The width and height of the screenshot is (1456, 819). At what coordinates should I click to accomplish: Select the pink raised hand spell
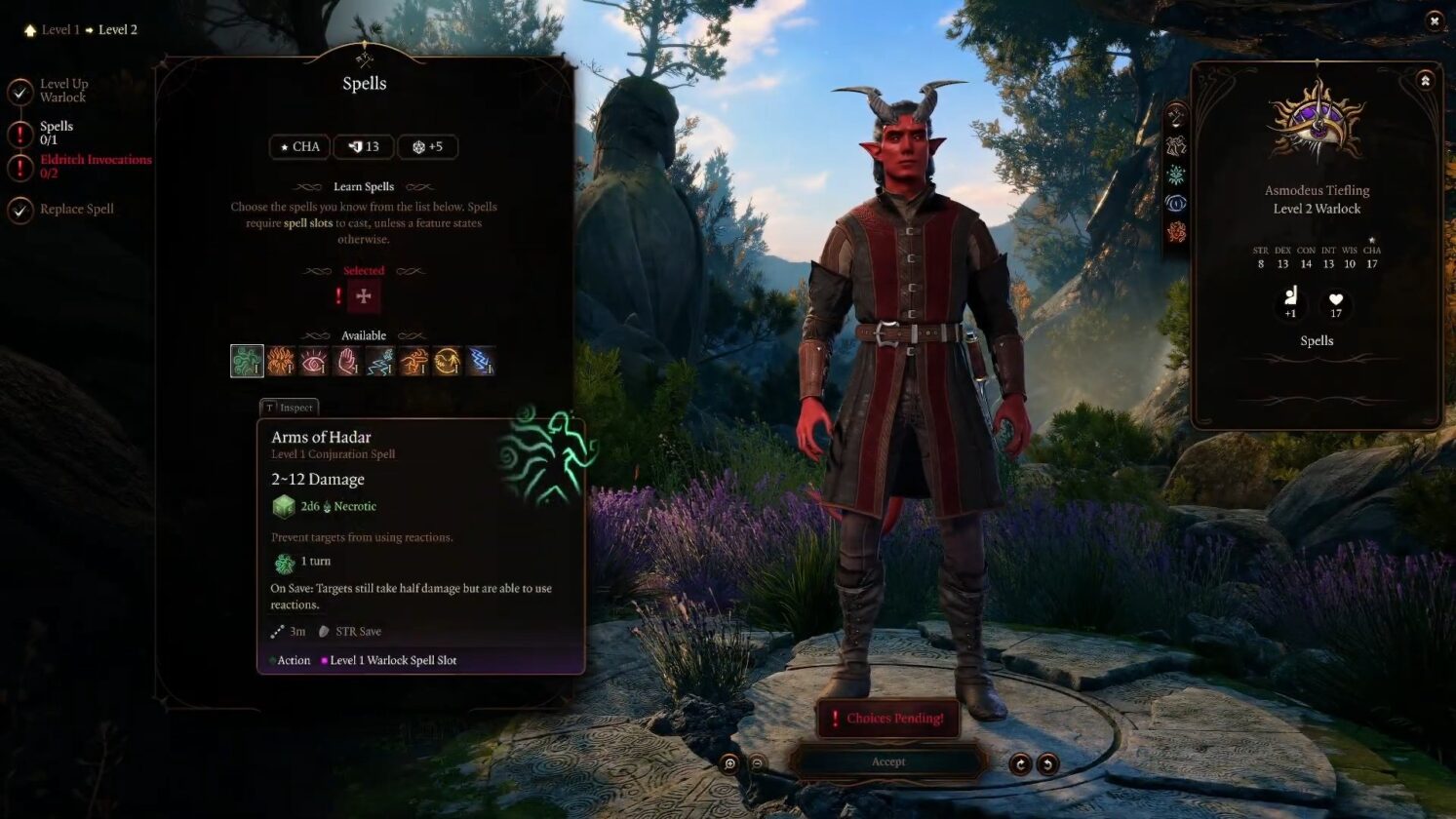tap(347, 361)
